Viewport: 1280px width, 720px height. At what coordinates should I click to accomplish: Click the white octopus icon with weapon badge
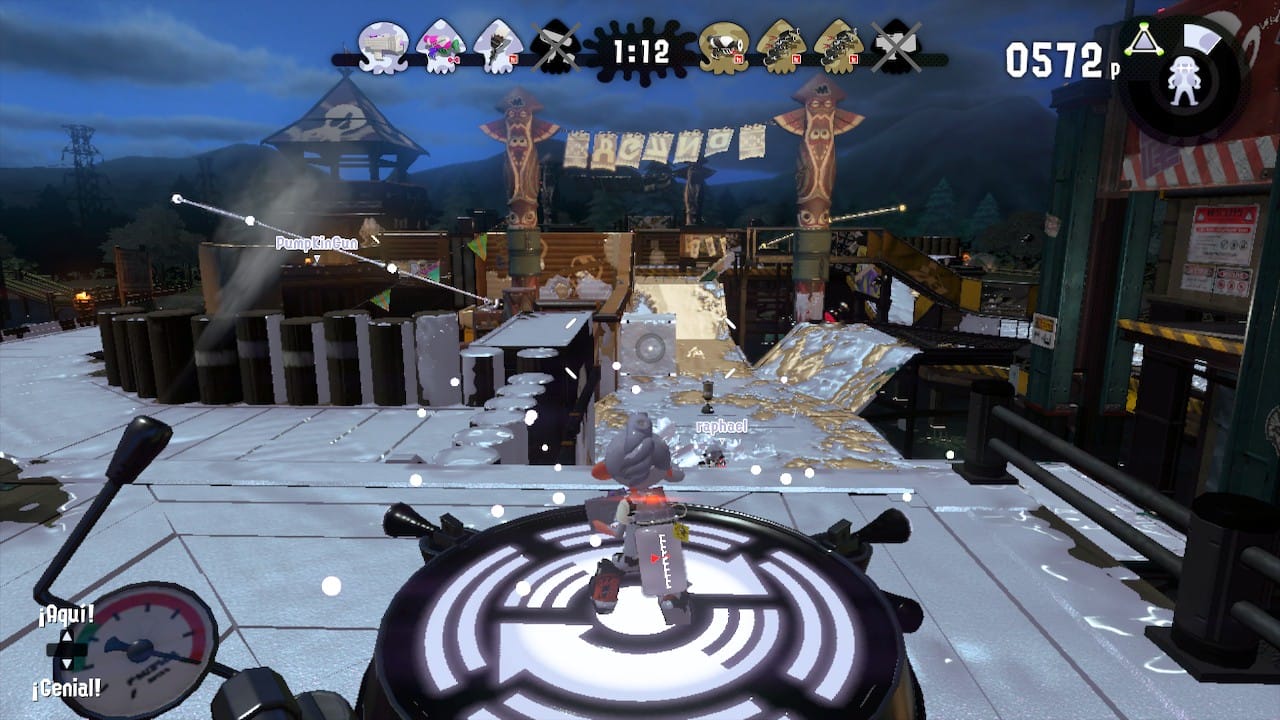pyautogui.click(x=382, y=45)
